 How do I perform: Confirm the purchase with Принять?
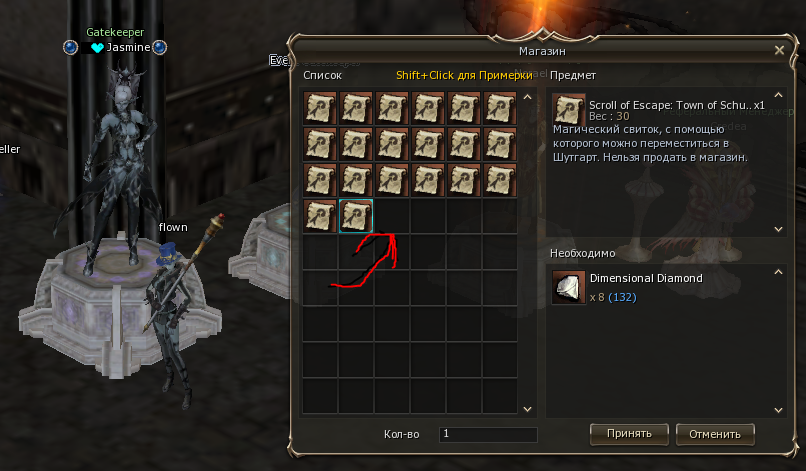(x=629, y=434)
